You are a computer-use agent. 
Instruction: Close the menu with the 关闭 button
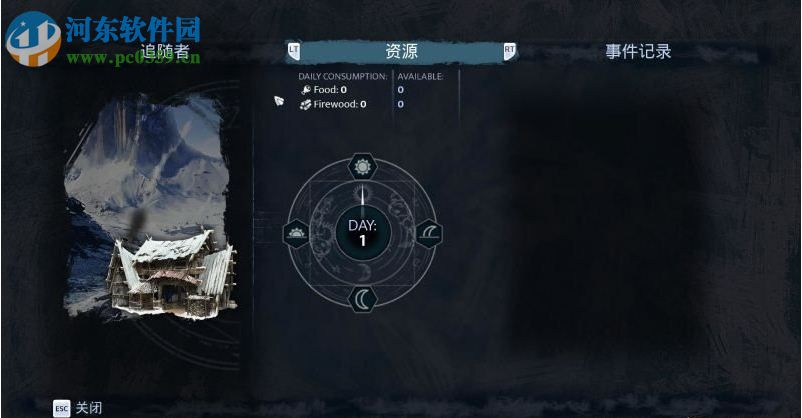click(78, 408)
